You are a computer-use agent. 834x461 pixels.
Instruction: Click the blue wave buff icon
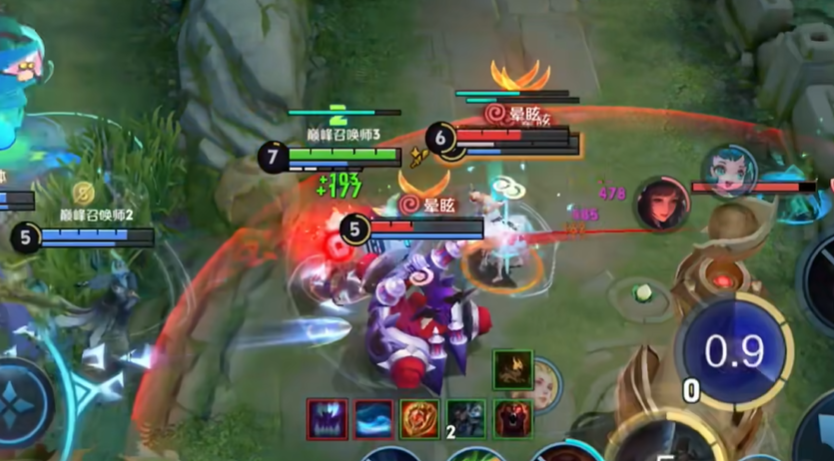(x=374, y=419)
